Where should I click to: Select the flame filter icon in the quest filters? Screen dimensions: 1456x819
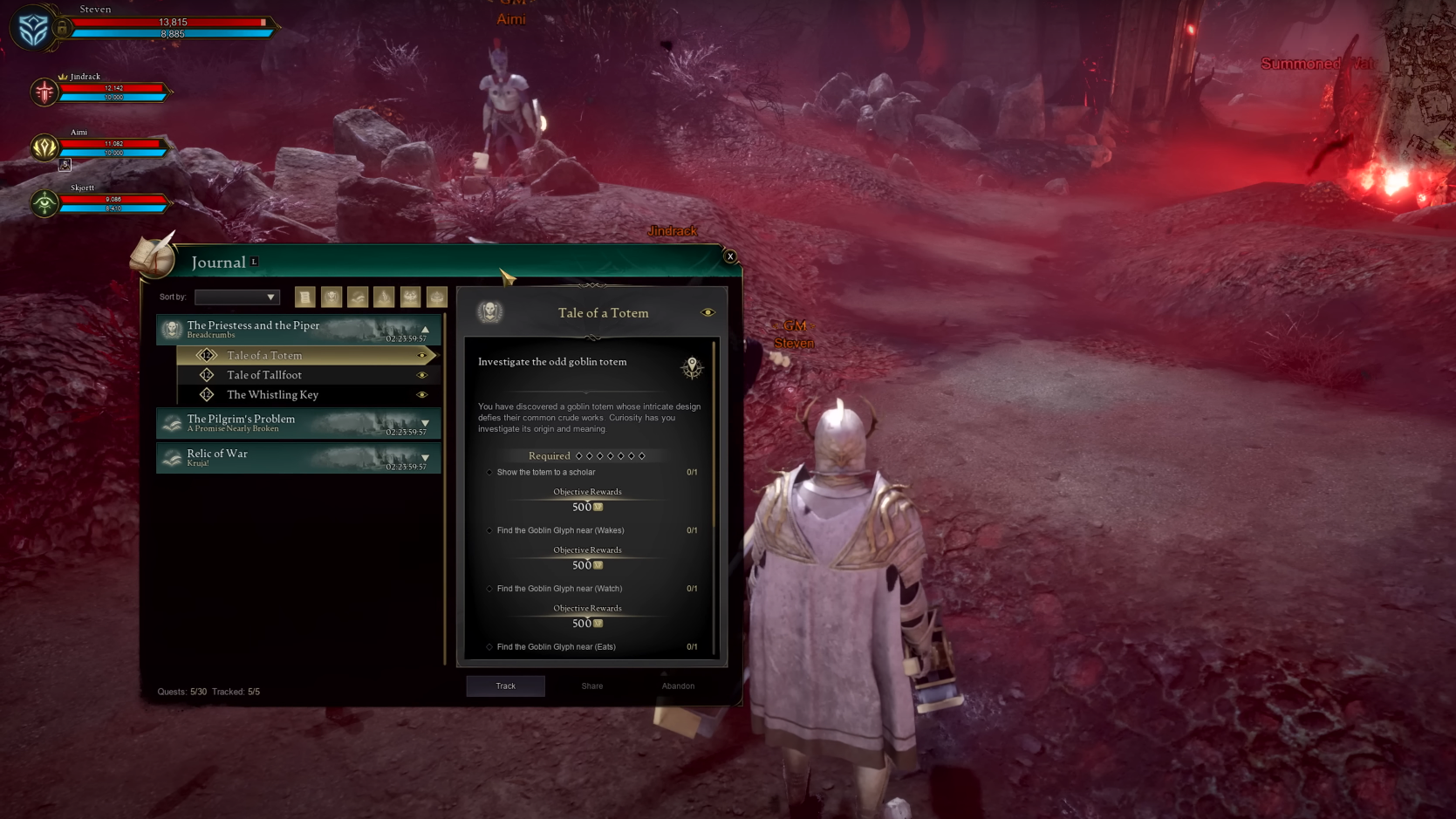click(x=383, y=297)
